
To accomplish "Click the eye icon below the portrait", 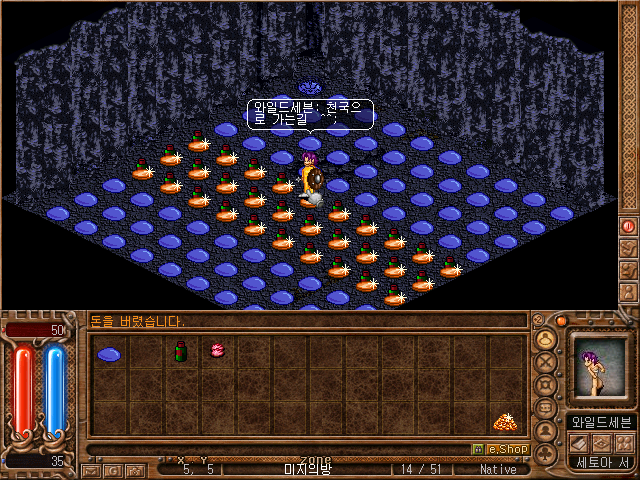I will [x=601, y=442].
